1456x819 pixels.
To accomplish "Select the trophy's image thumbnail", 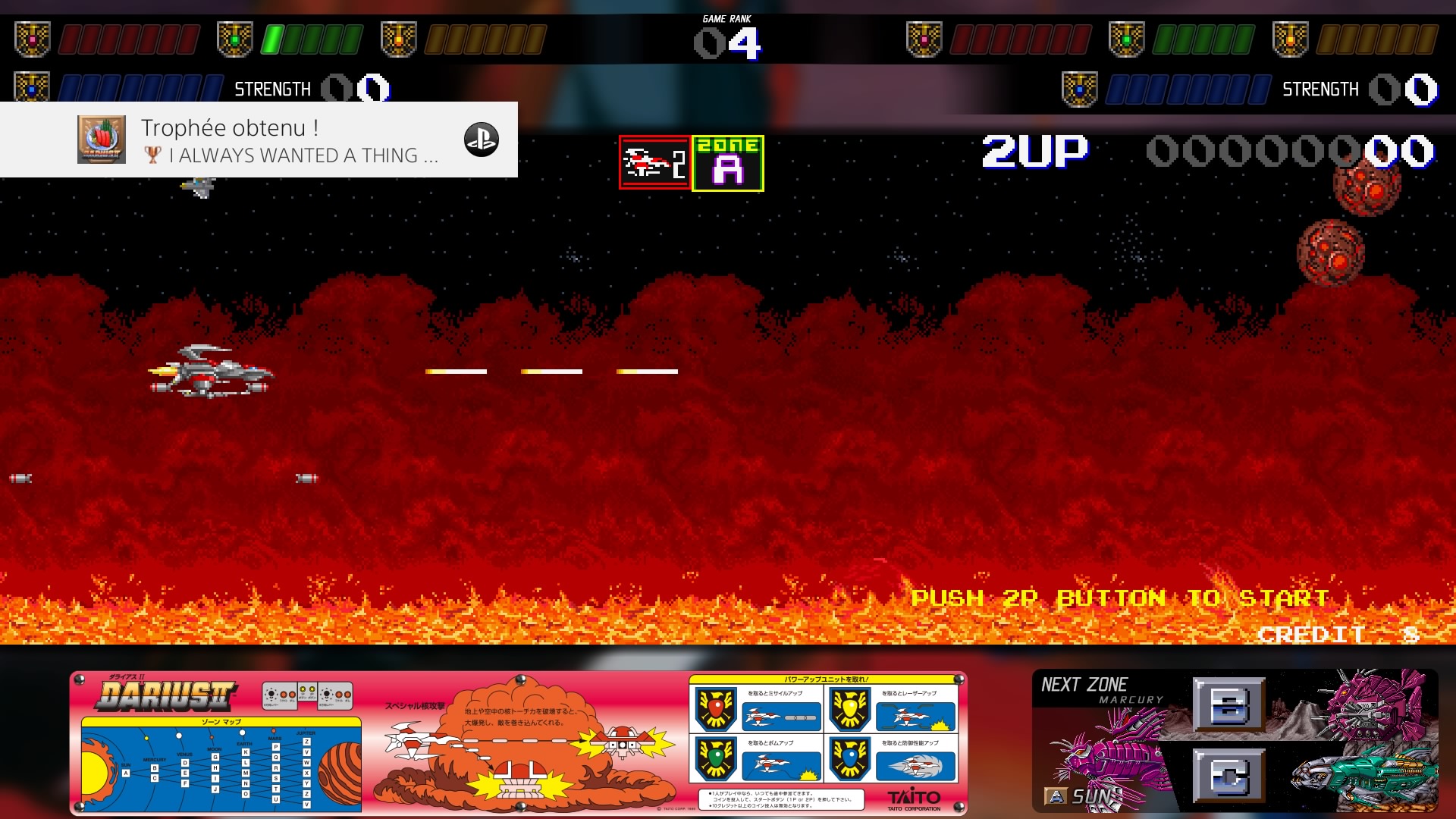I will tap(102, 140).
